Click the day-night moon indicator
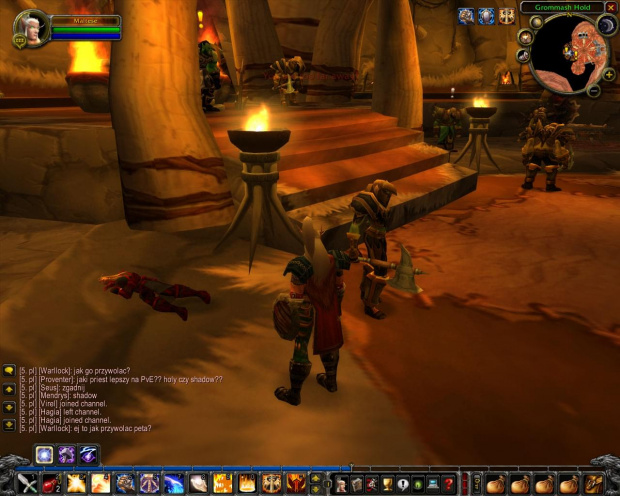 coord(607,24)
